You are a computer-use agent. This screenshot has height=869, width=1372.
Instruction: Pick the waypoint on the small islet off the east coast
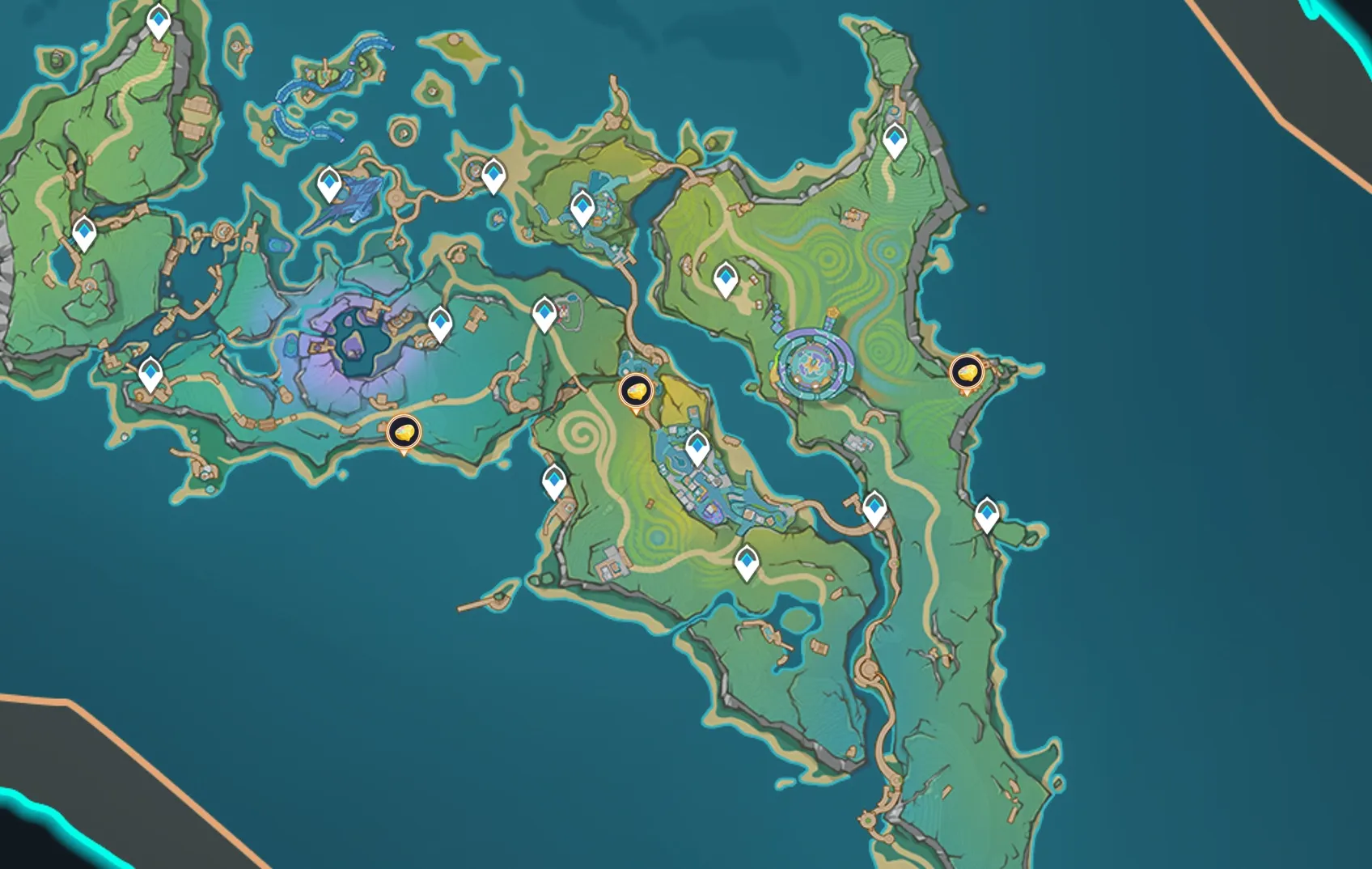pyautogui.click(x=987, y=514)
